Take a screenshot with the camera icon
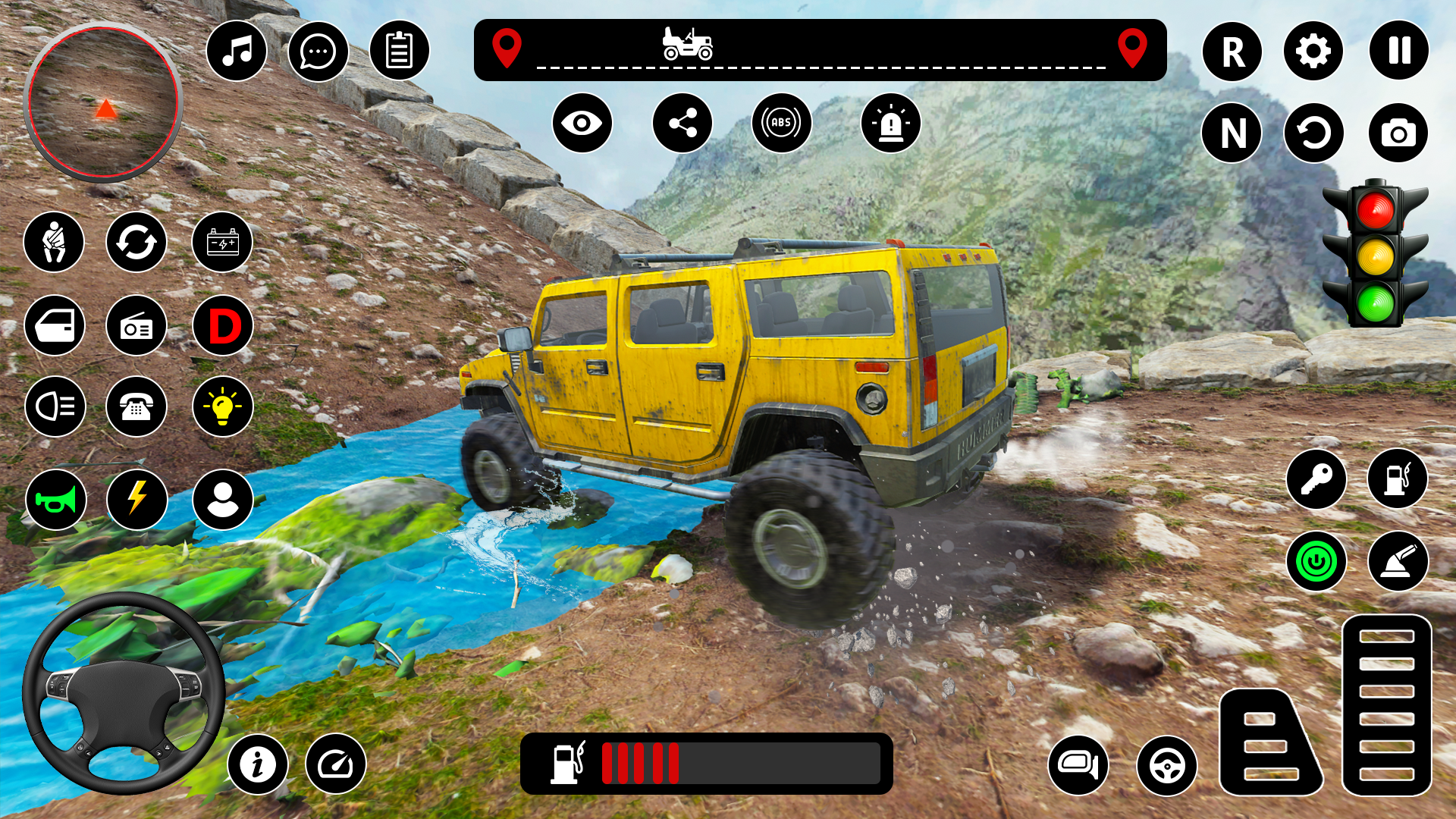Viewport: 1456px width, 819px height. tap(1398, 133)
